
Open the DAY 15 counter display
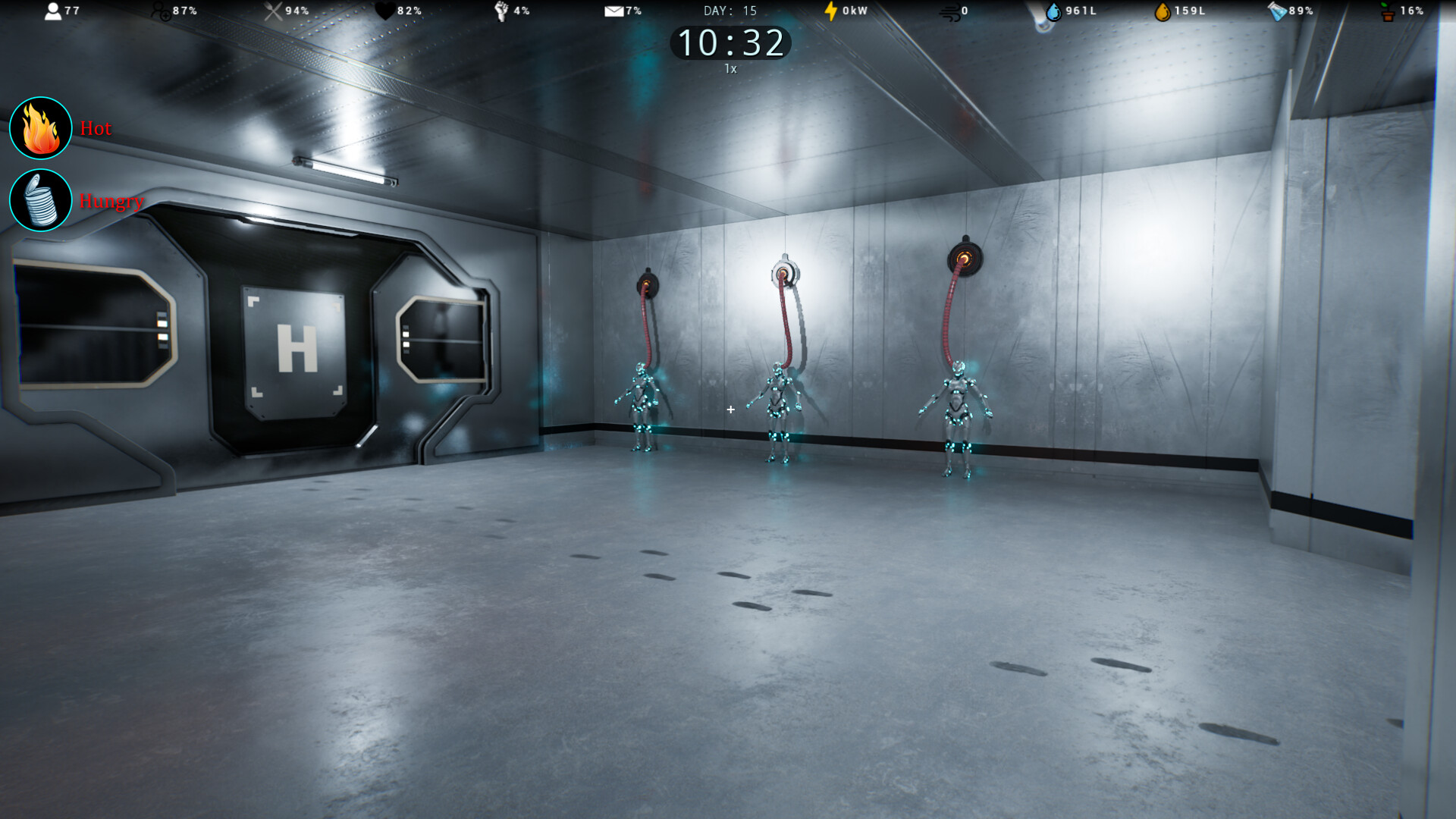click(730, 11)
